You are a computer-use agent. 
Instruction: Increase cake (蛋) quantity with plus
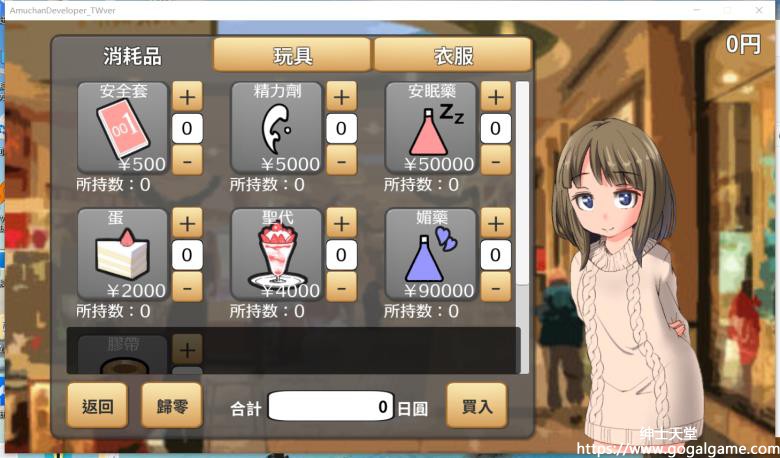click(x=187, y=223)
